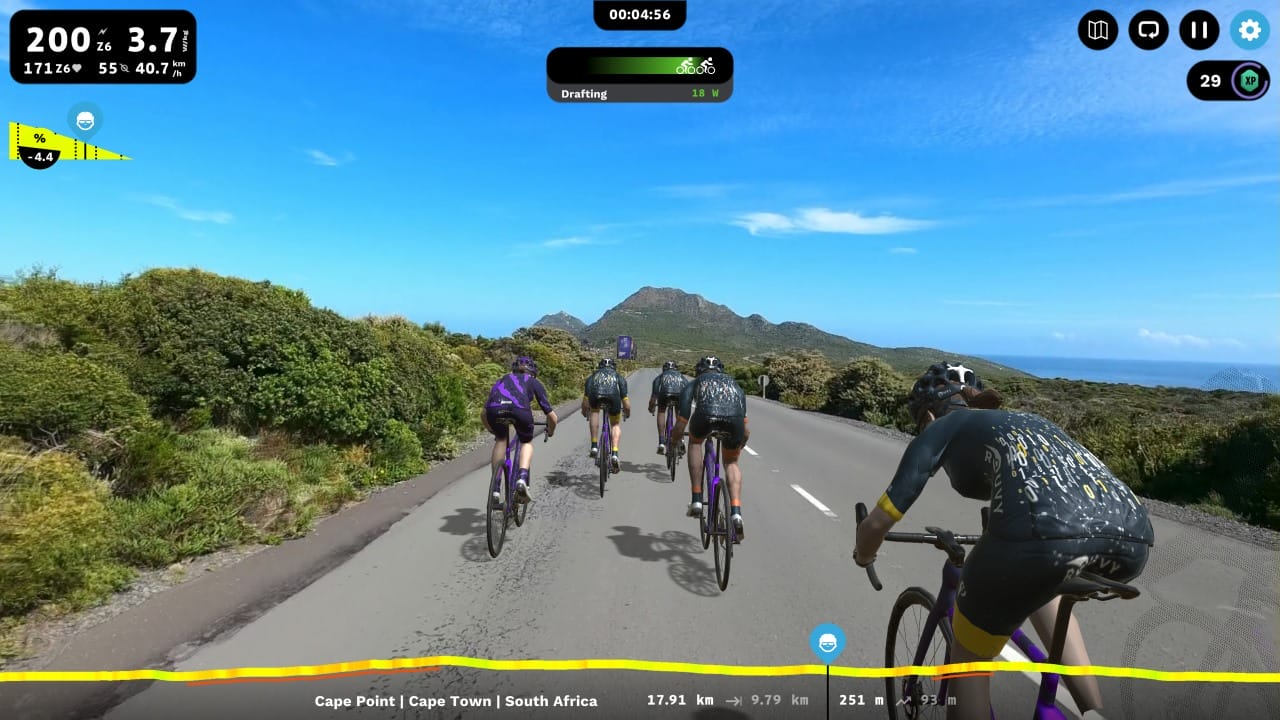
Task: Select the power and speed stats panel
Action: pos(103,47)
